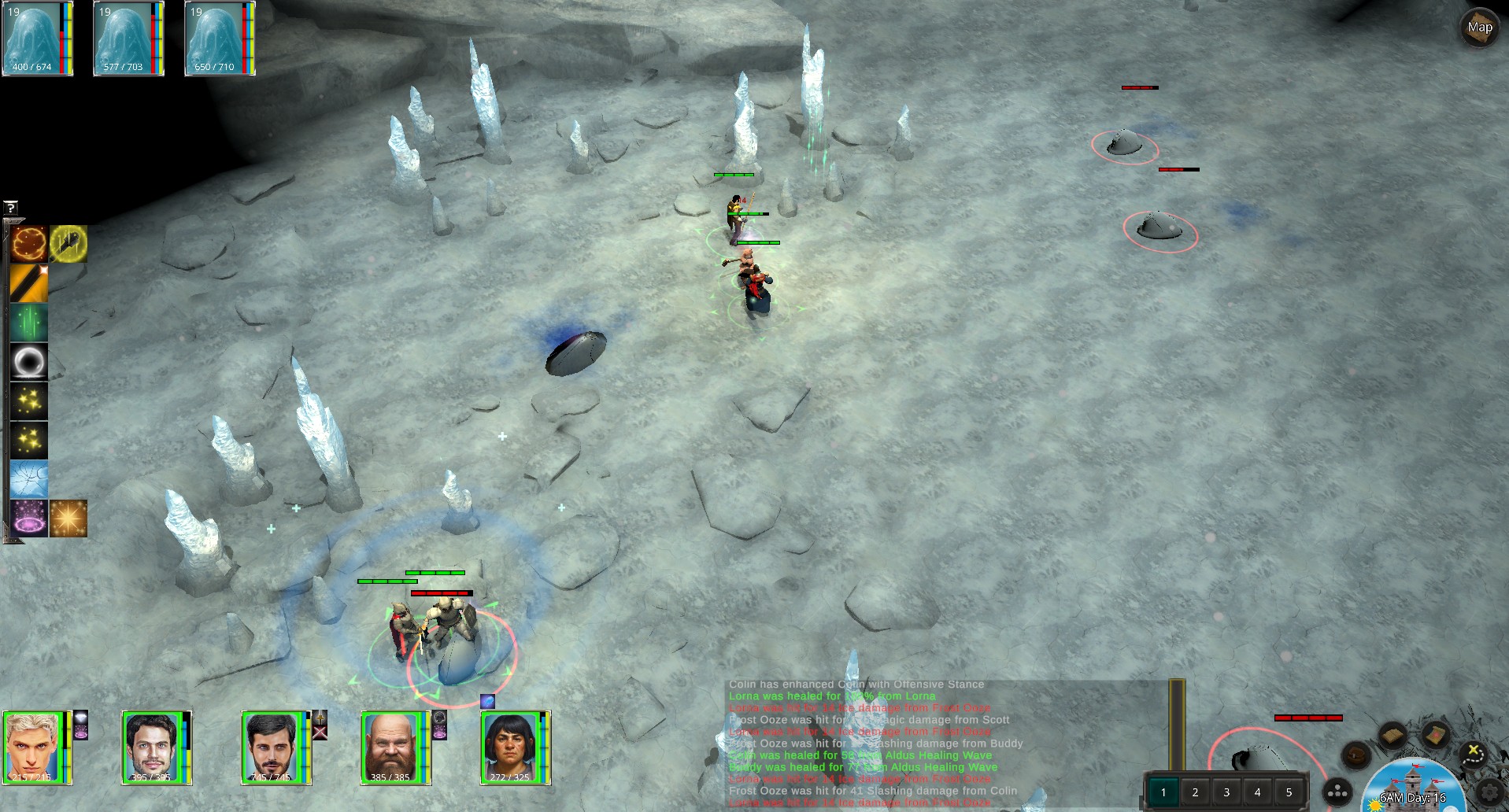This screenshot has width=1509, height=812.
Task: Cast the cracked ice shatter spell
Action: [29, 479]
